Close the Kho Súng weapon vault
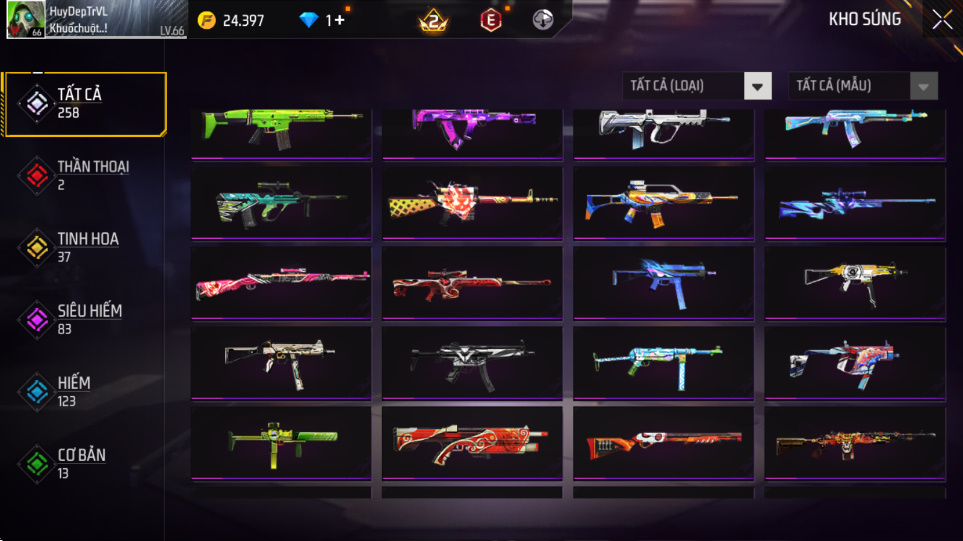963x541 pixels. click(x=941, y=19)
